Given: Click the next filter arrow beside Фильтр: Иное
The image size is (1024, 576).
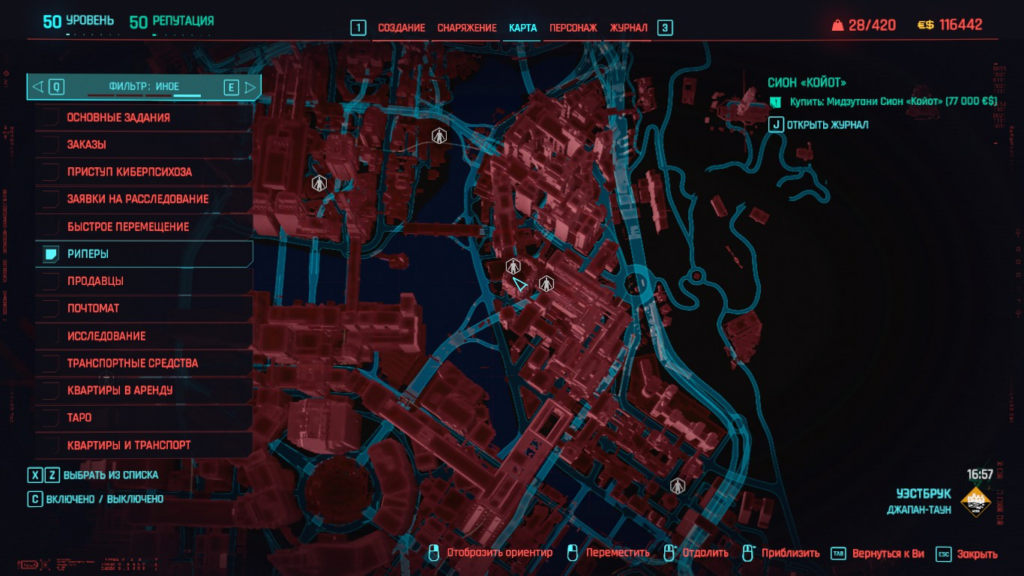Looking at the screenshot, I should tap(250, 87).
